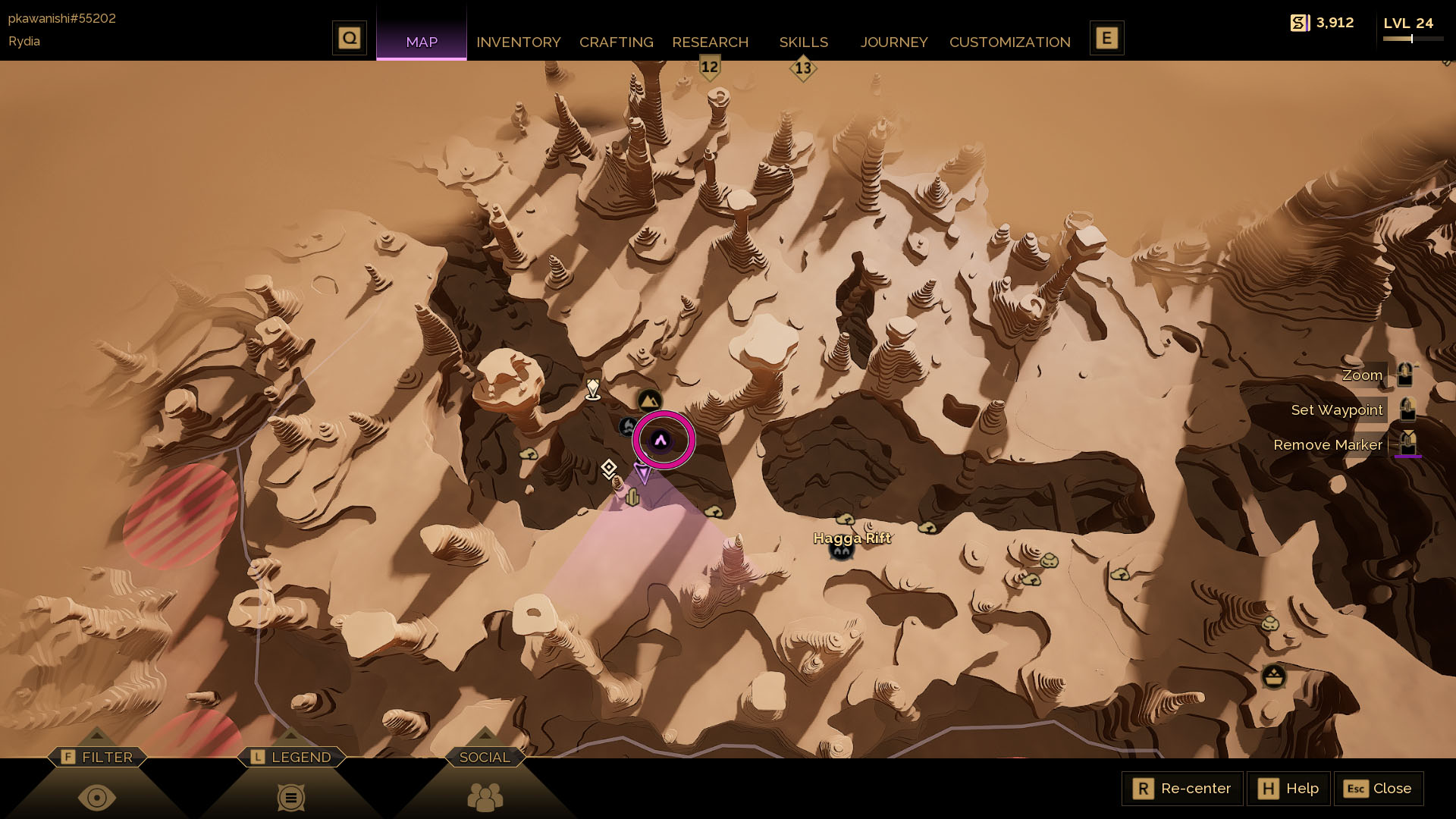Viewport: 1456px width, 819px height.
Task: Click the white location pin marker
Action: click(x=593, y=390)
